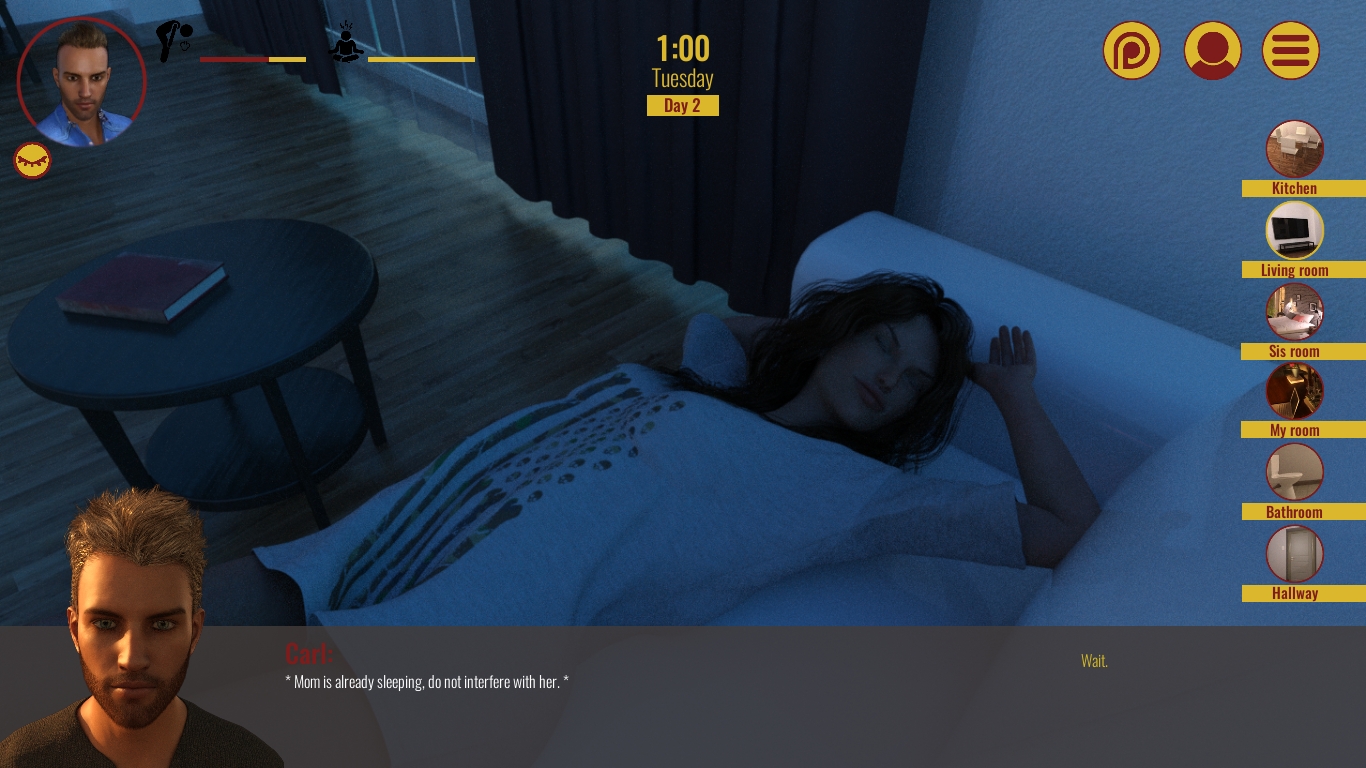Go to the Living room
Viewport: 1366px width, 768px height.
(1294, 230)
